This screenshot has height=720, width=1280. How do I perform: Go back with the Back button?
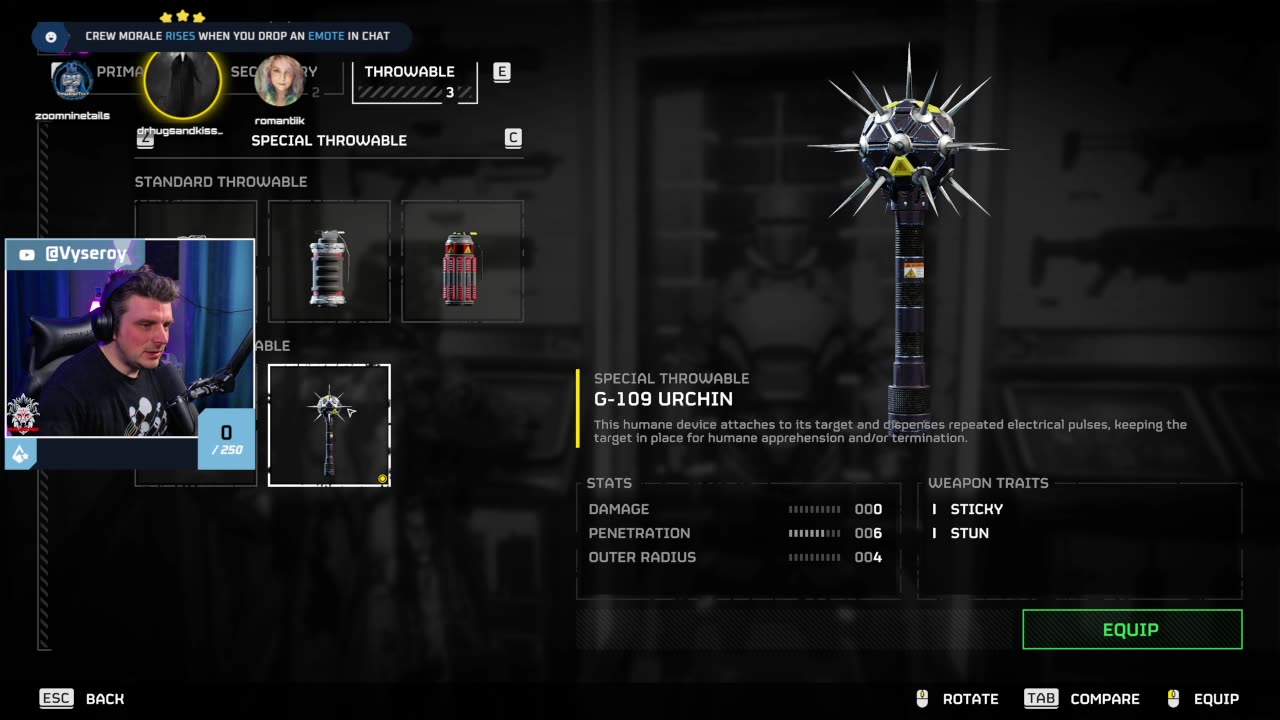point(83,699)
